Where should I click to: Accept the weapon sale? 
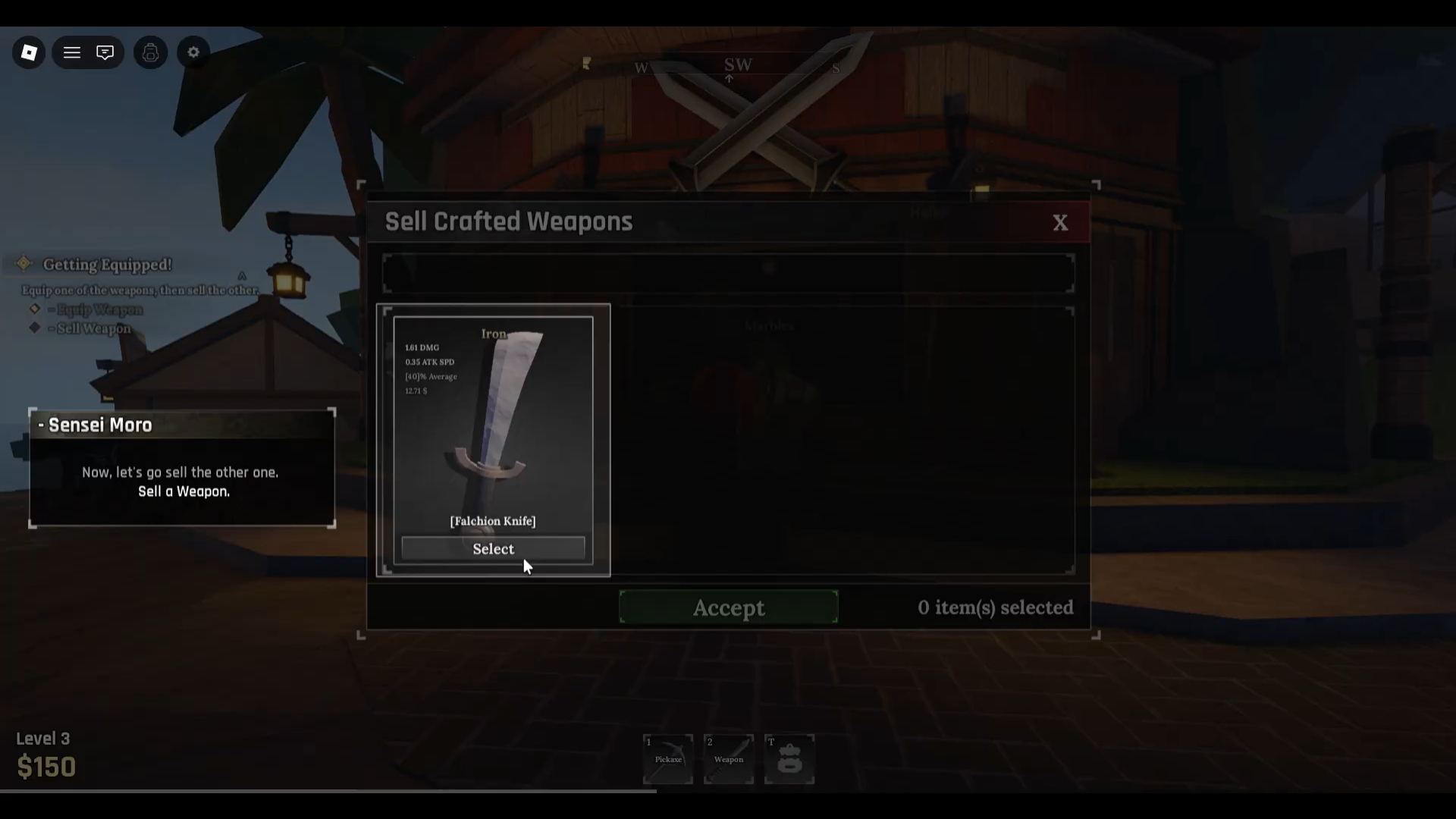click(x=728, y=607)
